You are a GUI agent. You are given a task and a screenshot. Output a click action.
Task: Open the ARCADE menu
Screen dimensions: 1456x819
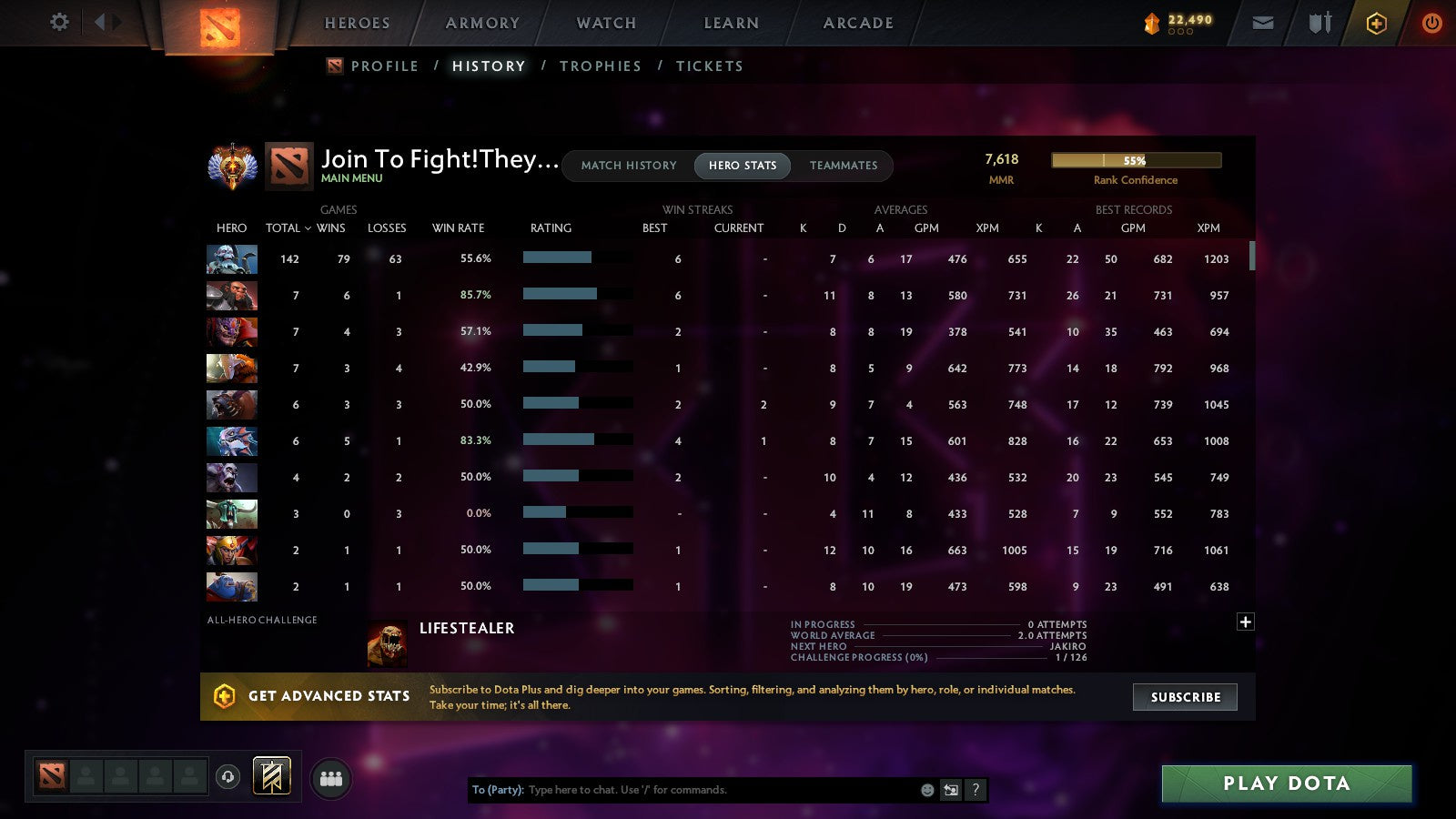(x=856, y=23)
